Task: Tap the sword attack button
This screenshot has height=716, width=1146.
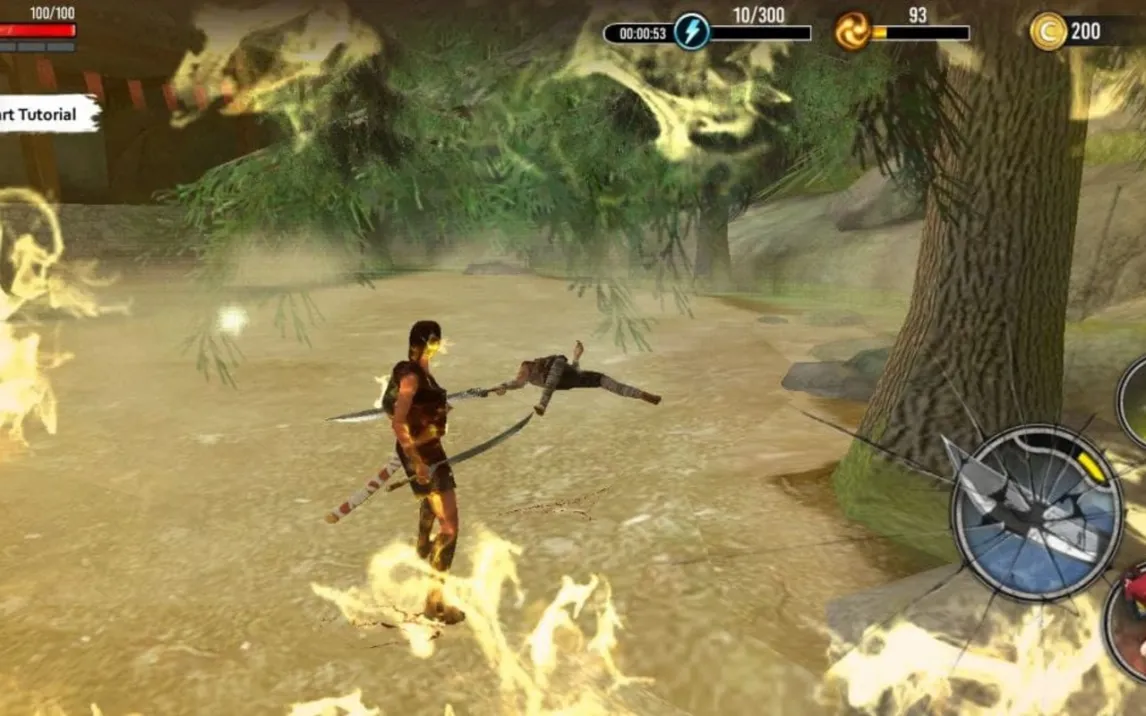Action: pyautogui.click(x=1036, y=513)
